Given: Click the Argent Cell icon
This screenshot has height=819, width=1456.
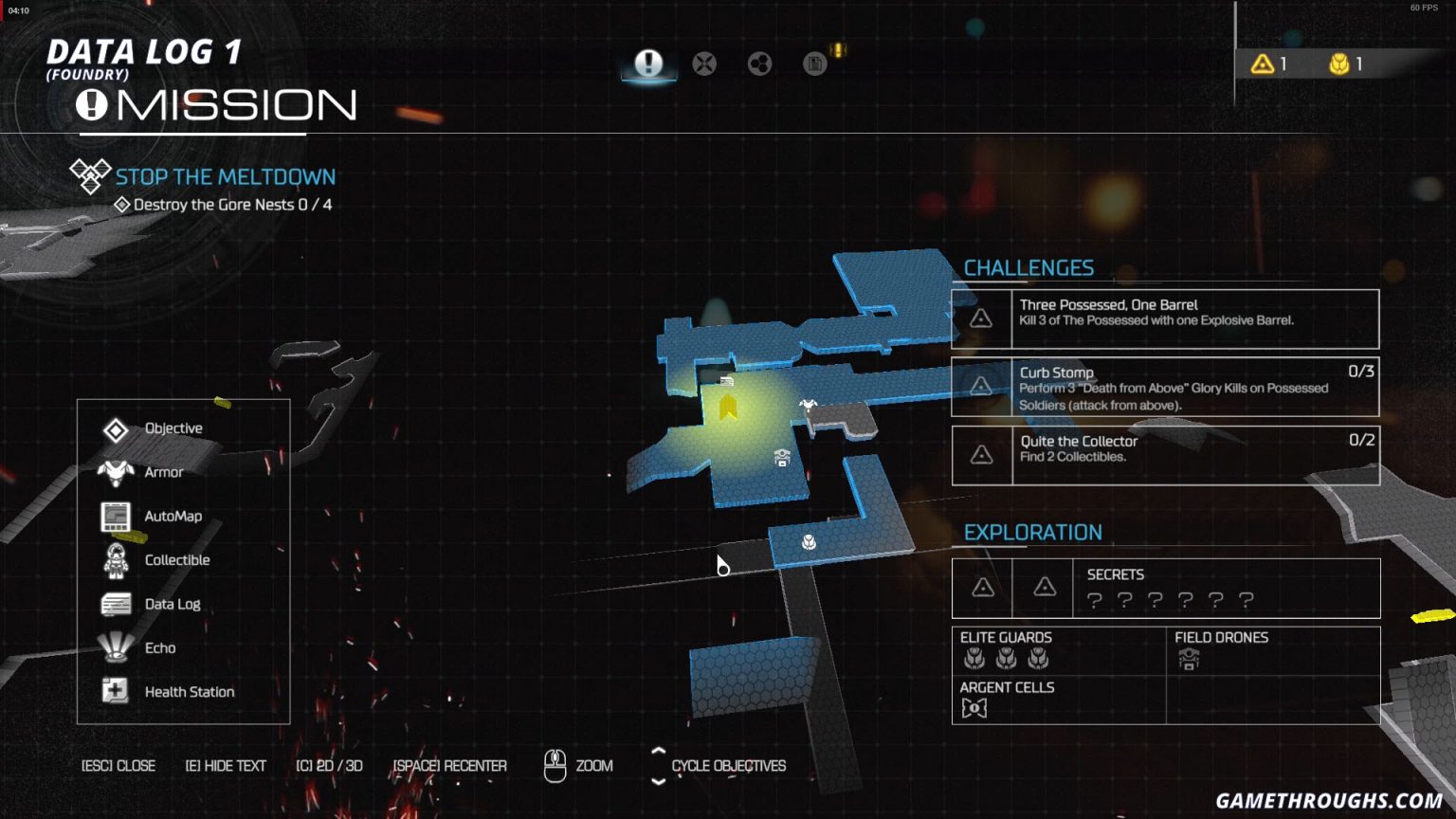Looking at the screenshot, I should click(x=975, y=707).
